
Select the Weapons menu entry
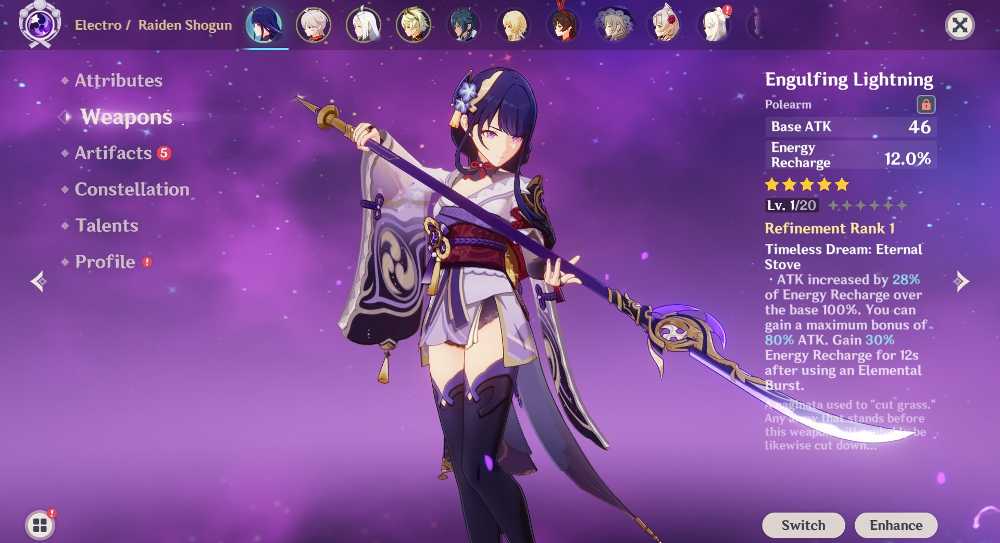126,117
